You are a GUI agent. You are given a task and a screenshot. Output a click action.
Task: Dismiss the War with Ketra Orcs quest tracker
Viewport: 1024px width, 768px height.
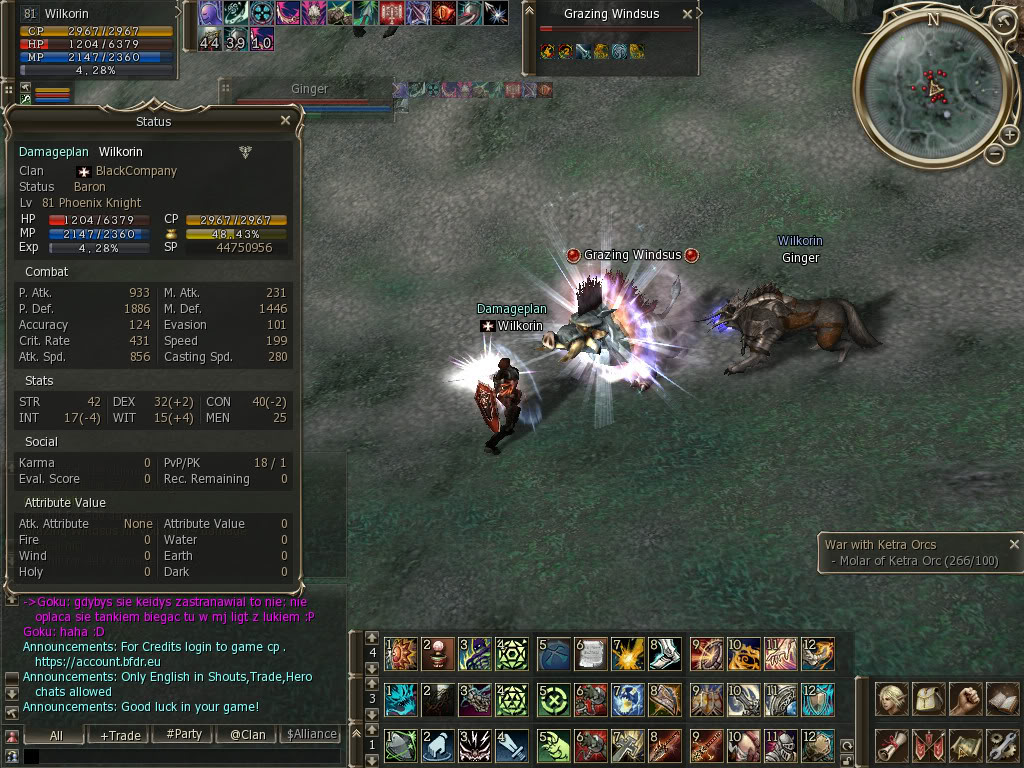1014,545
